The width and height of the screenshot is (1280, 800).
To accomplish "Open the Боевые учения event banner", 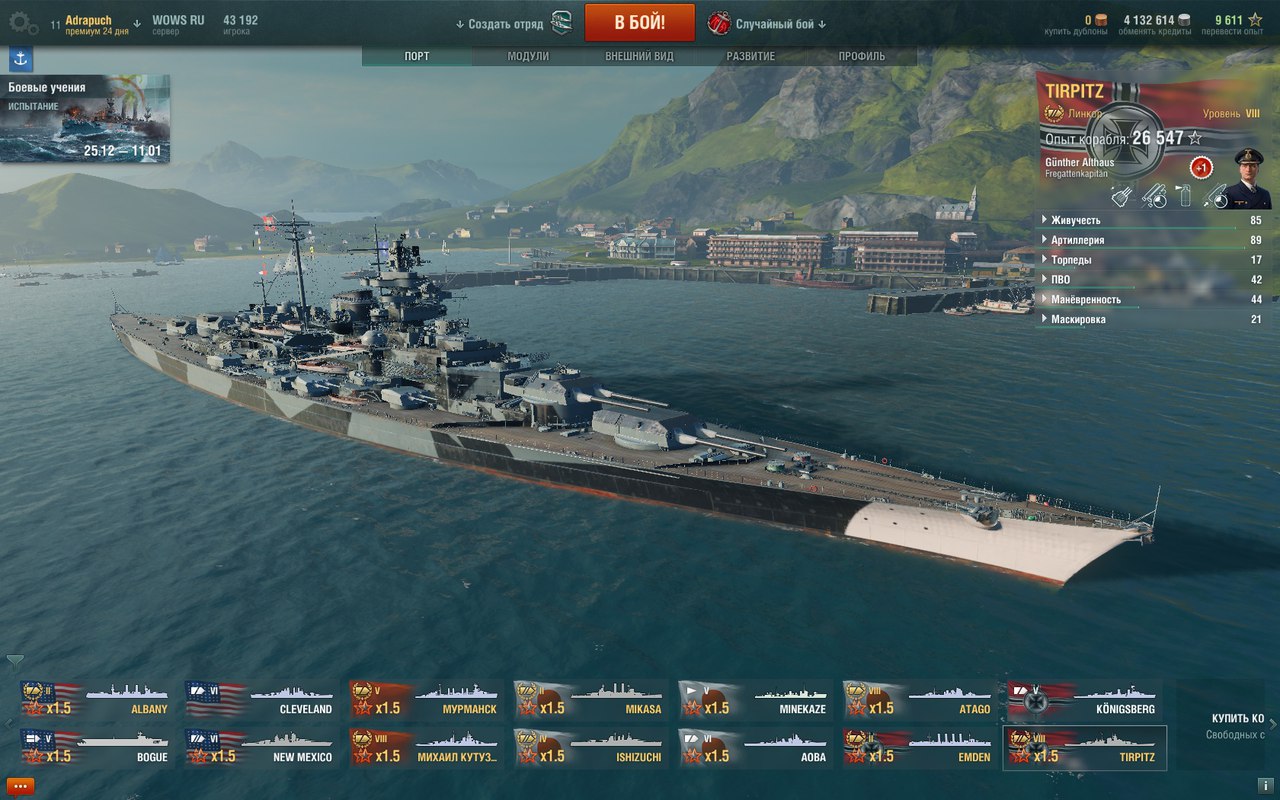I will coord(85,119).
